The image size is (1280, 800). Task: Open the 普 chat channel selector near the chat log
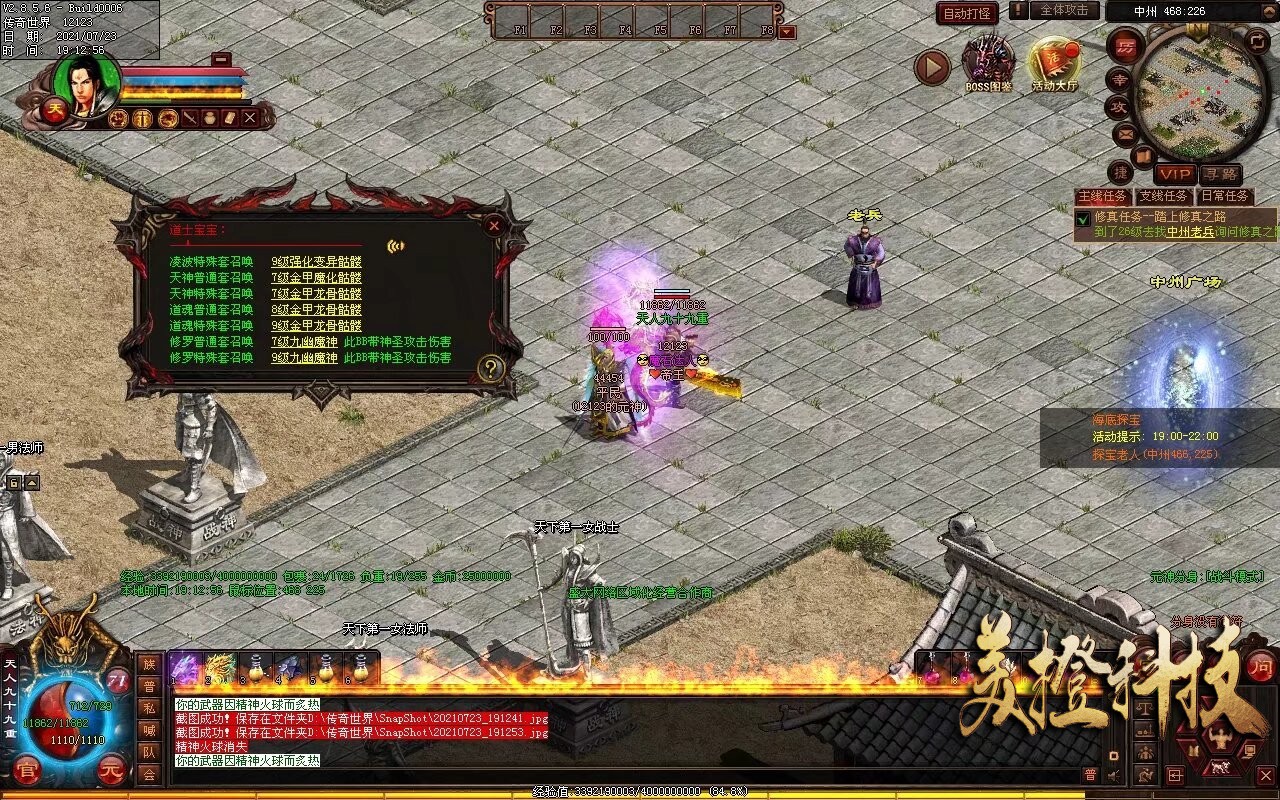[1090, 774]
